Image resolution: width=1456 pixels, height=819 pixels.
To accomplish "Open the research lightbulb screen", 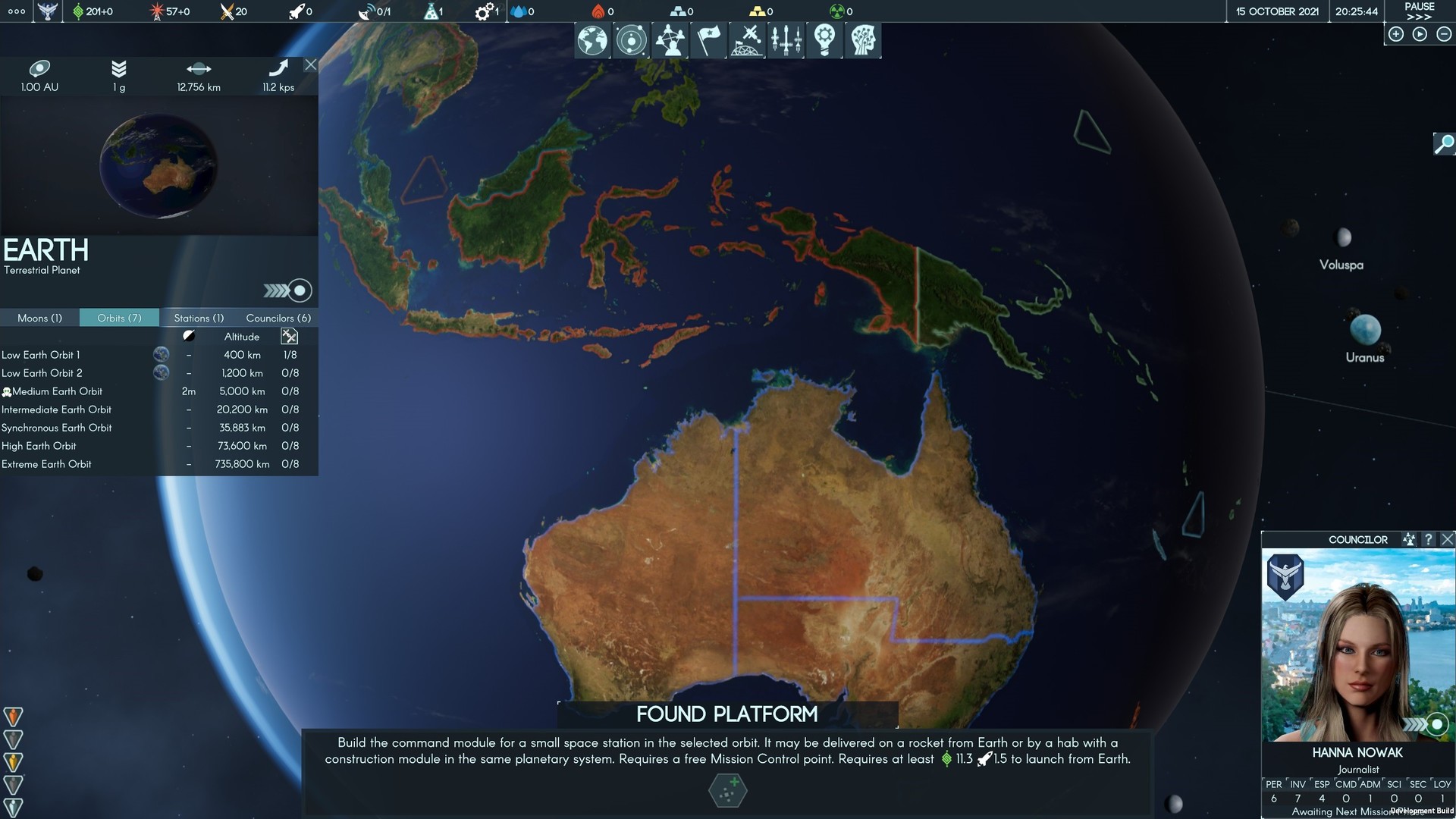I will click(824, 39).
